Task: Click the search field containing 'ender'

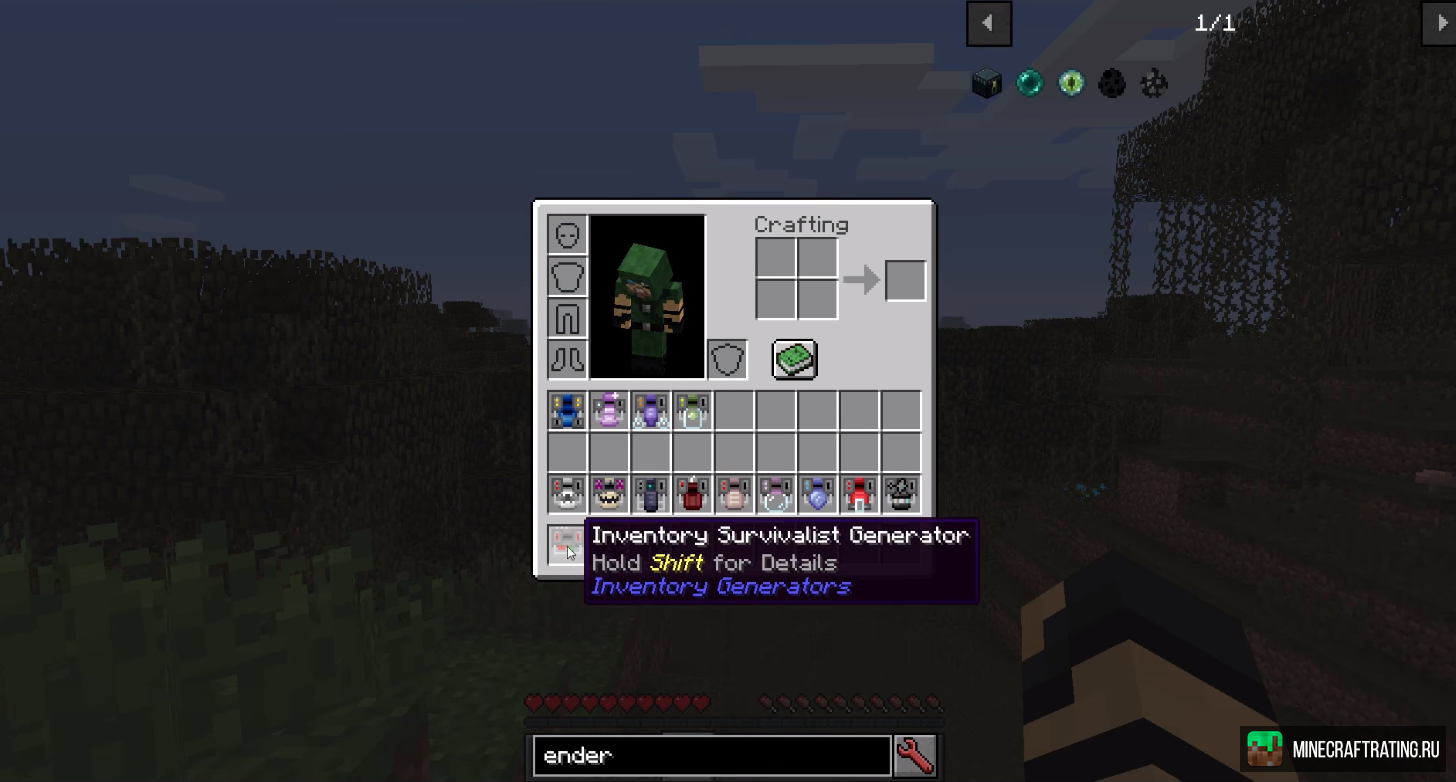Action: (711, 755)
